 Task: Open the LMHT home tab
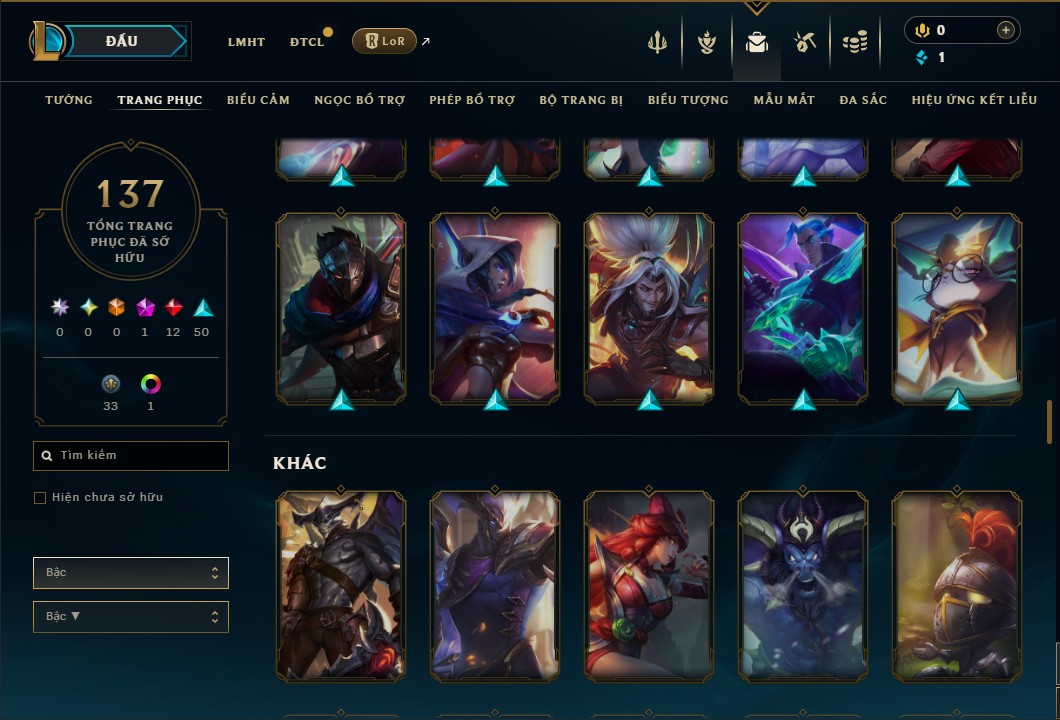[x=246, y=42]
